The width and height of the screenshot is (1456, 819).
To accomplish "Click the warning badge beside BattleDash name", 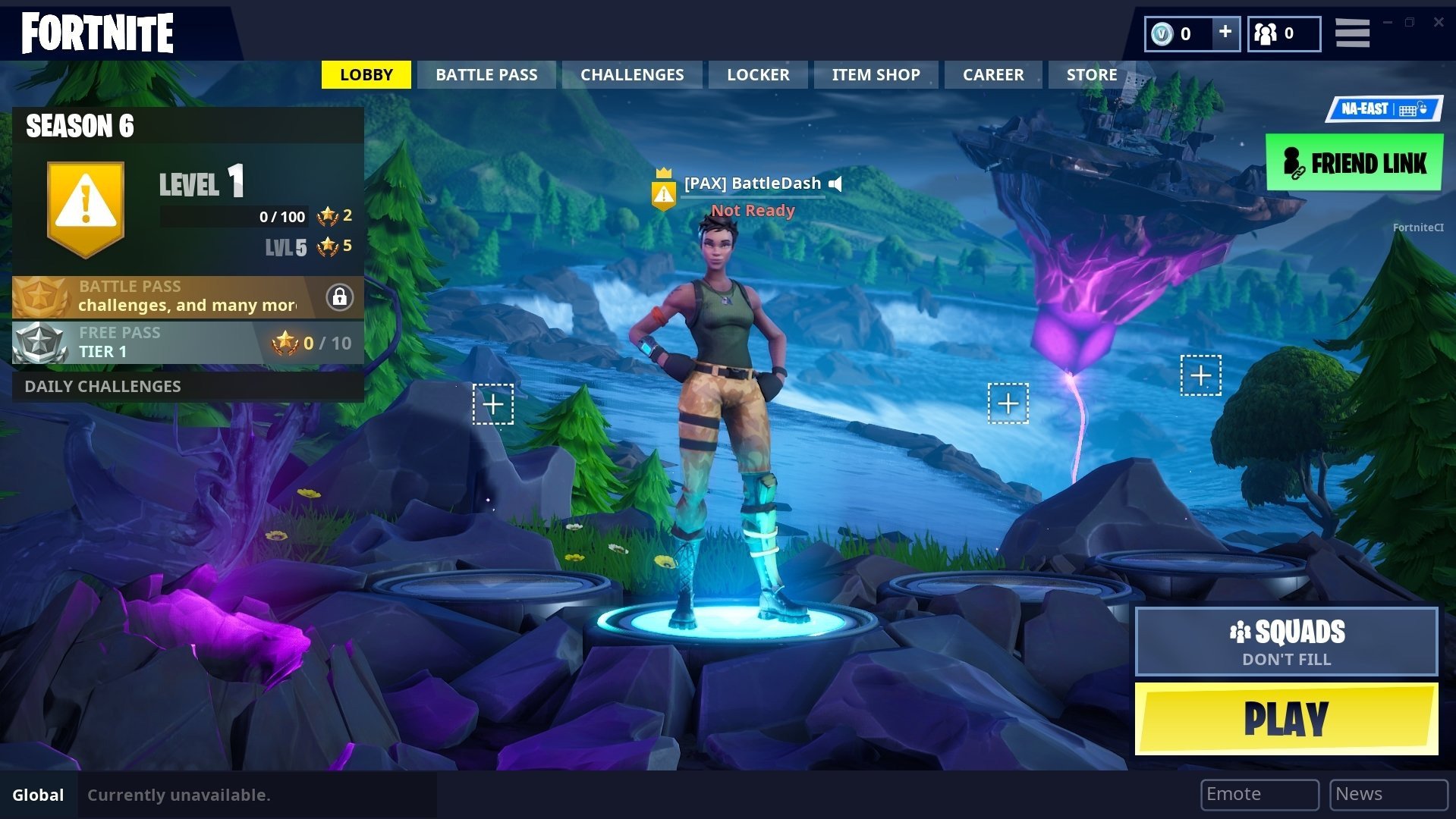I will 664,191.
